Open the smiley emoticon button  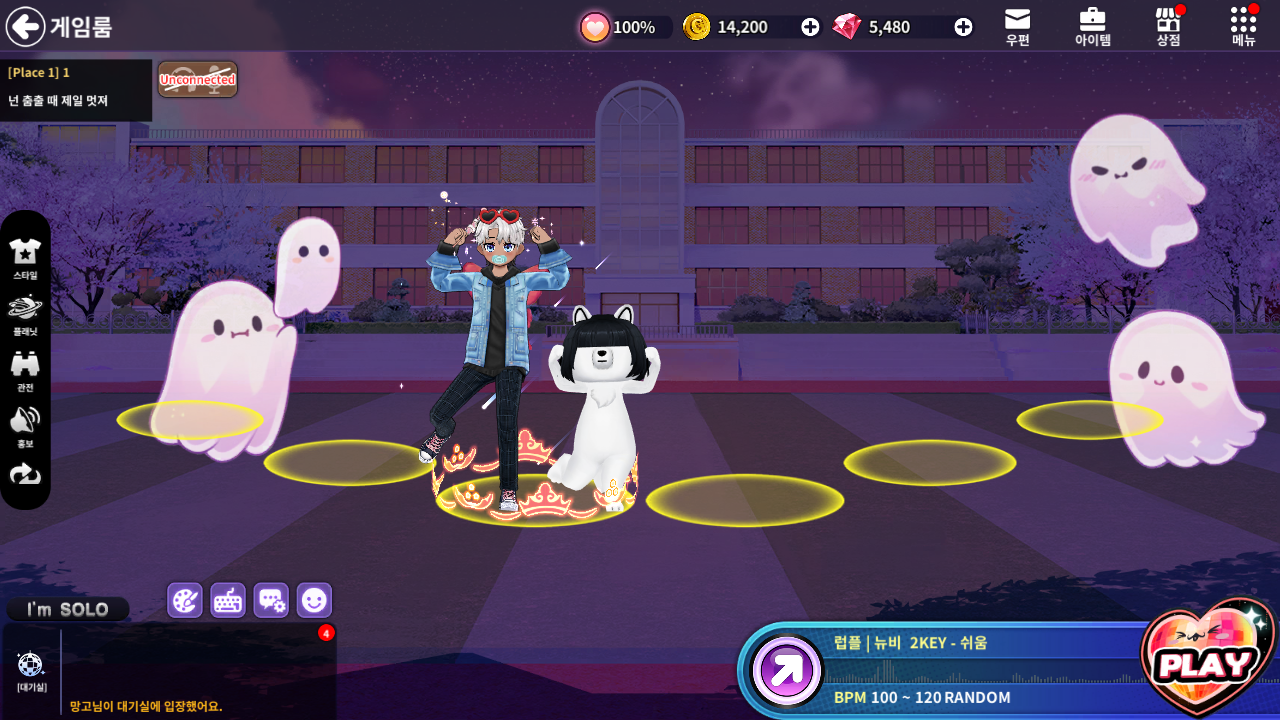click(x=314, y=600)
